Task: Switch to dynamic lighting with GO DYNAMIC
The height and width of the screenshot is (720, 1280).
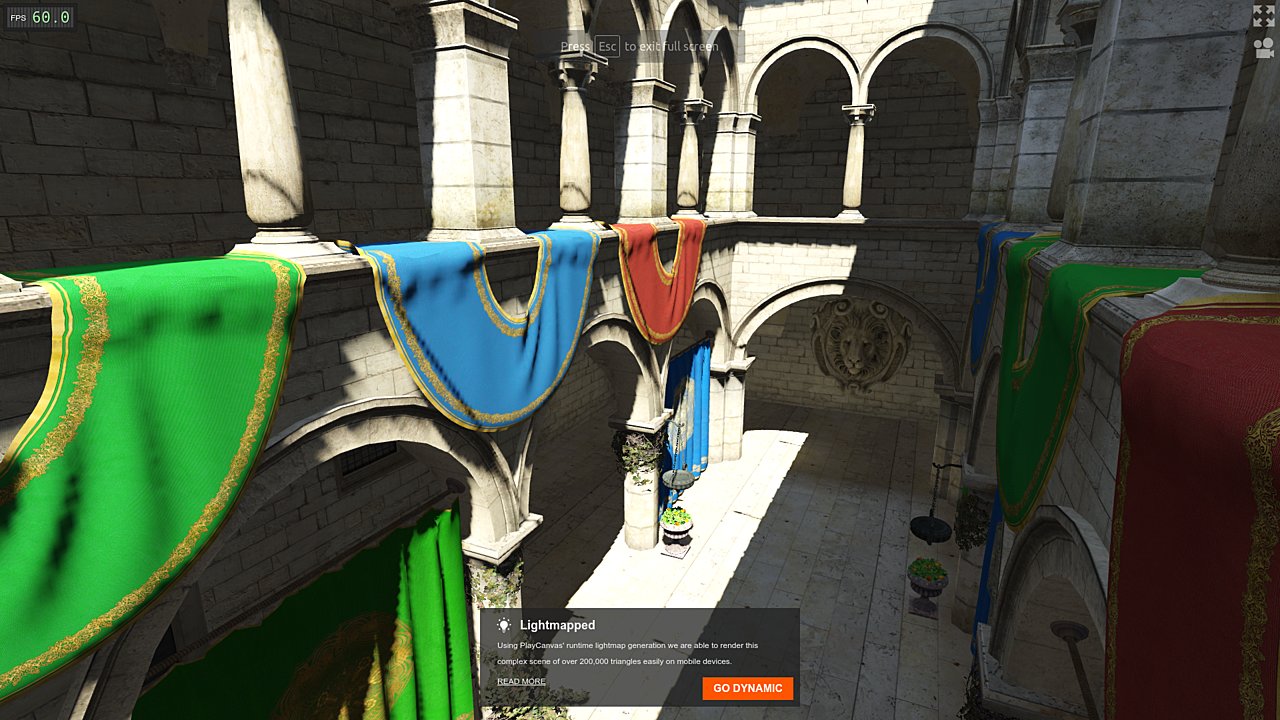Action: pos(747,688)
